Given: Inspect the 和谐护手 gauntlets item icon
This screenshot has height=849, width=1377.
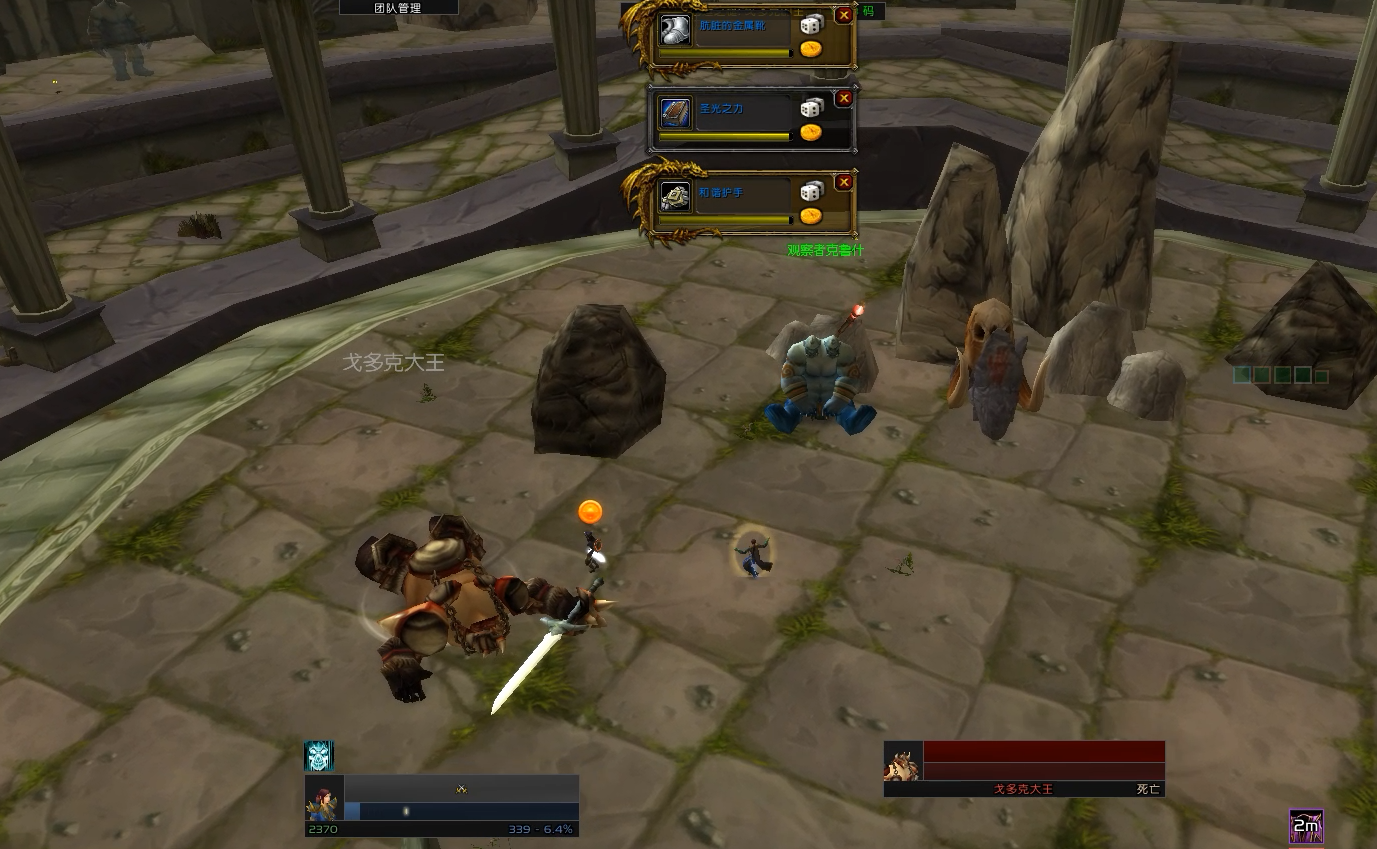Looking at the screenshot, I should click(x=676, y=197).
